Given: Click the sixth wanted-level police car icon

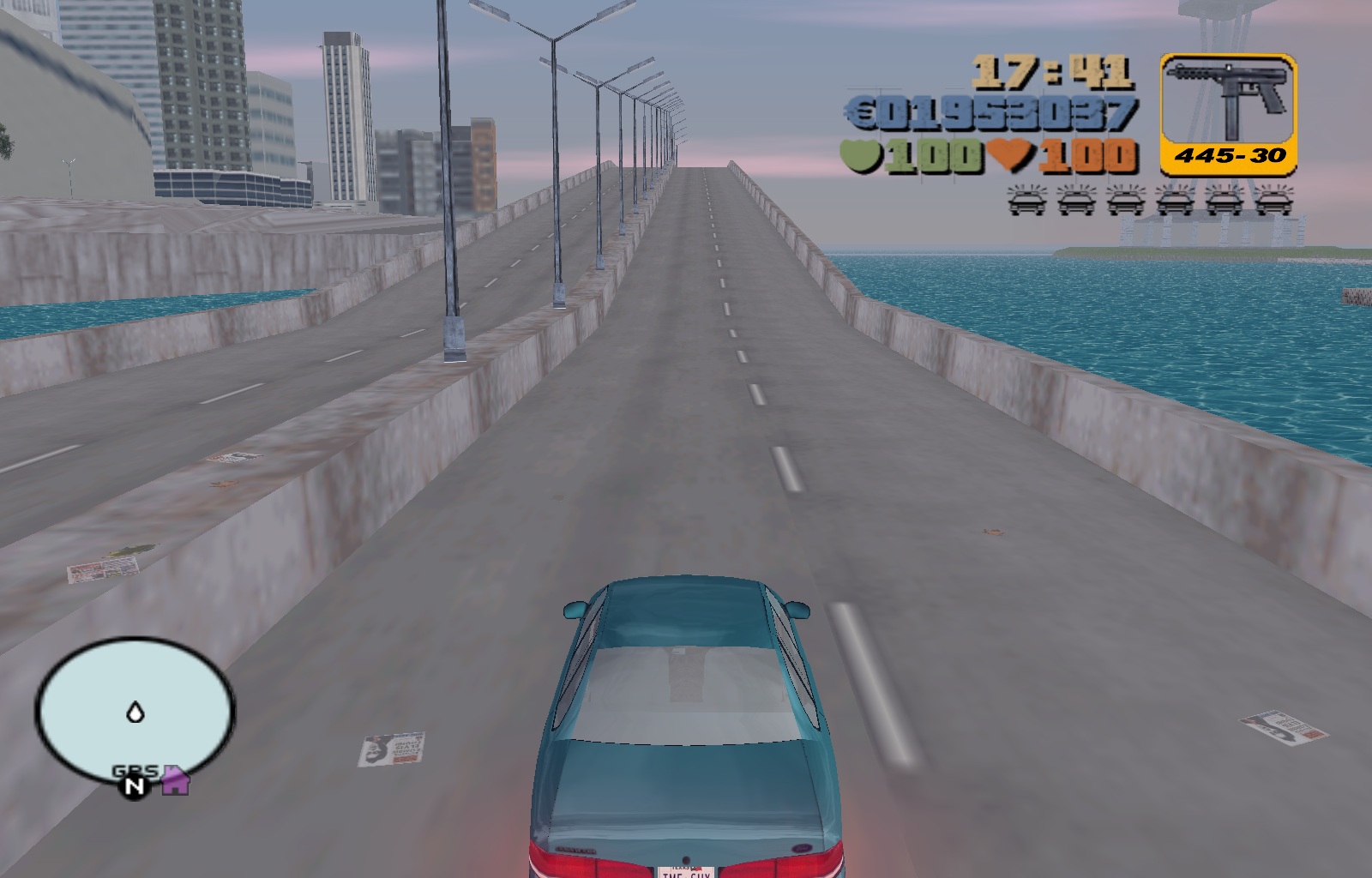Looking at the screenshot, I should (x=1277, y=203).
